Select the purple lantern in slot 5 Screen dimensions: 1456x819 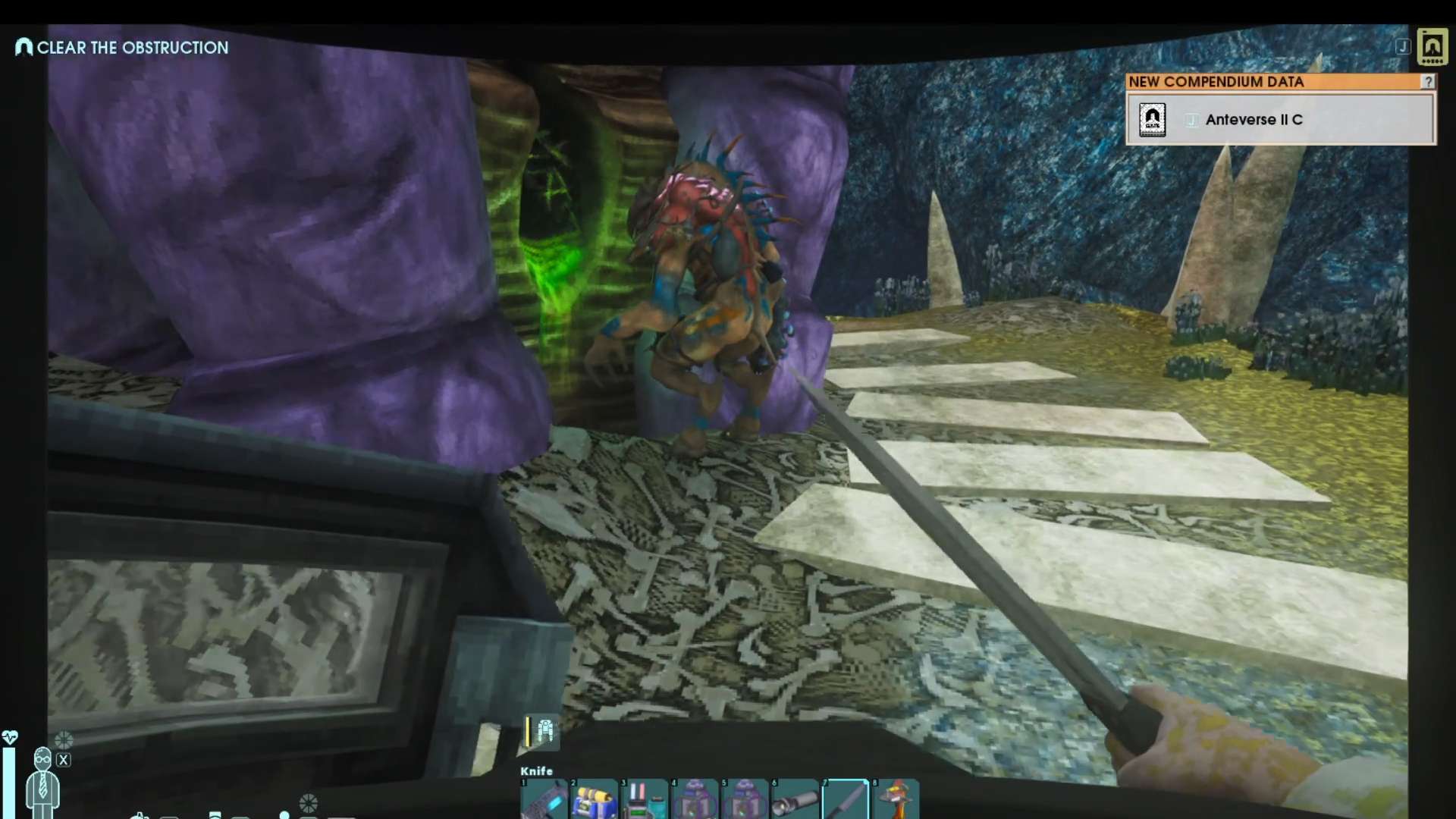[x=744, y=799]
